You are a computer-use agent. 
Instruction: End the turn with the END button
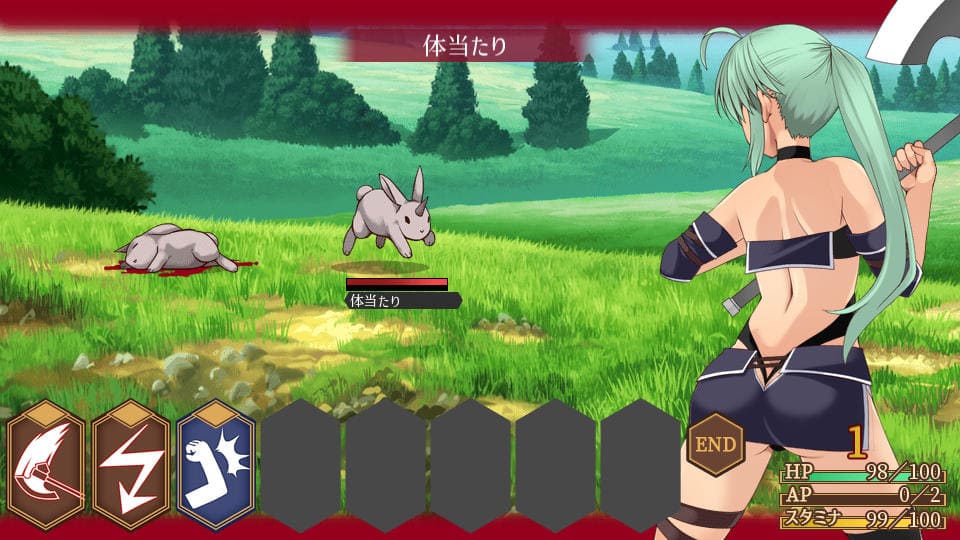point(716,444)
